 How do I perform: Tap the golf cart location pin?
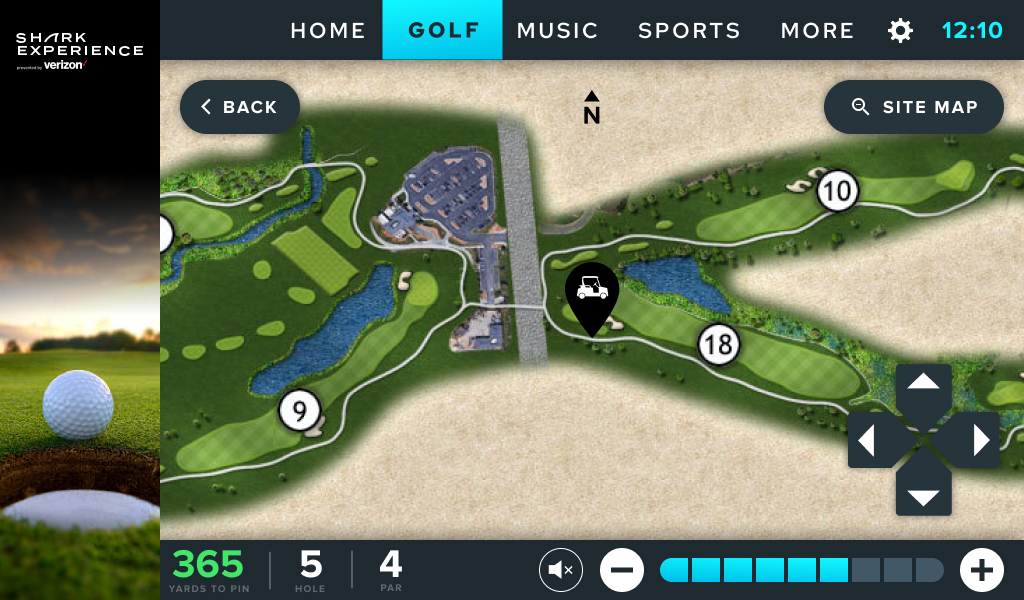(592, 291)
